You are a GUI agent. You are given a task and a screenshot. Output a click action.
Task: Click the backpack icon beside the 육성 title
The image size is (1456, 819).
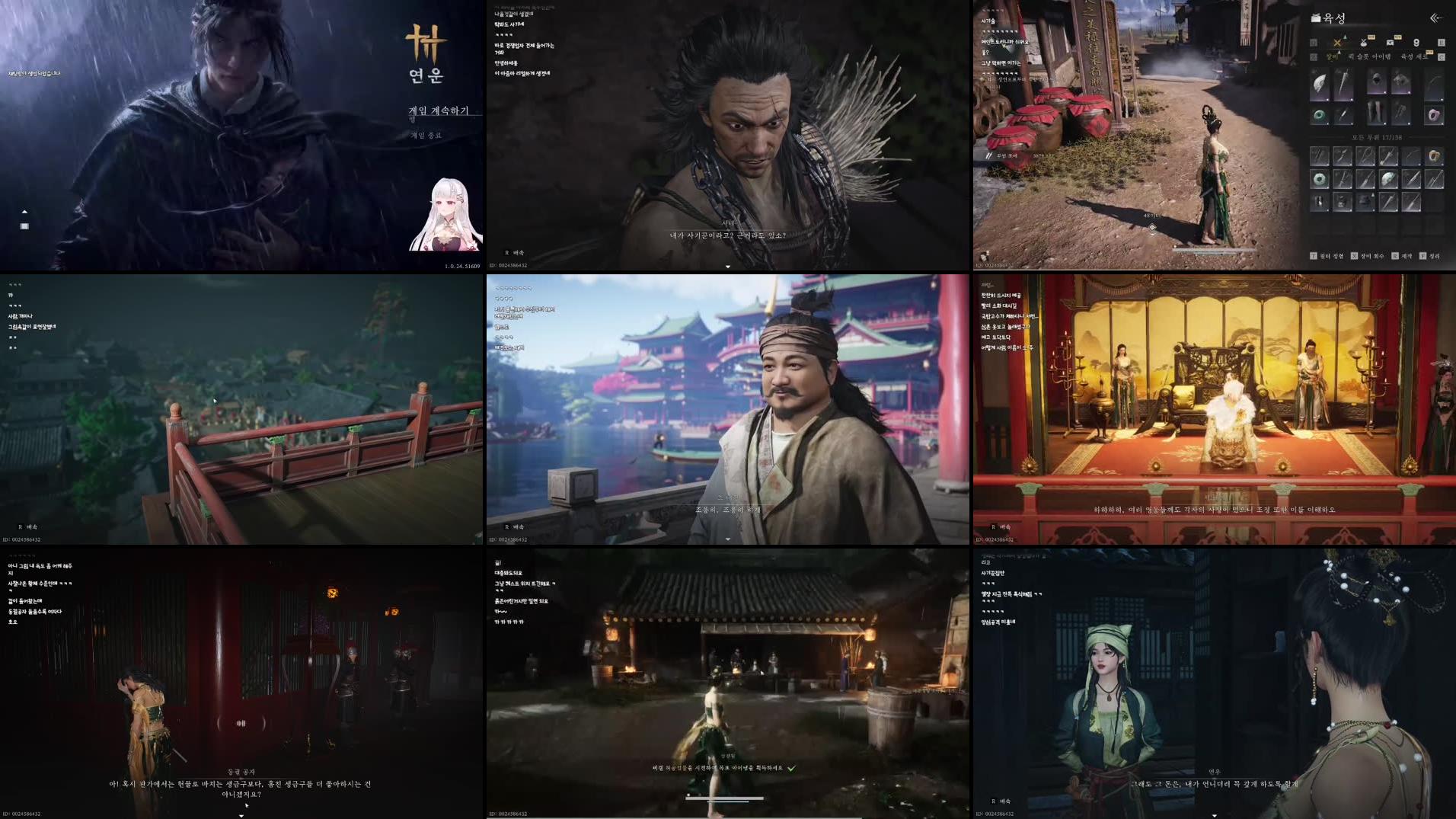(1316, 18)
